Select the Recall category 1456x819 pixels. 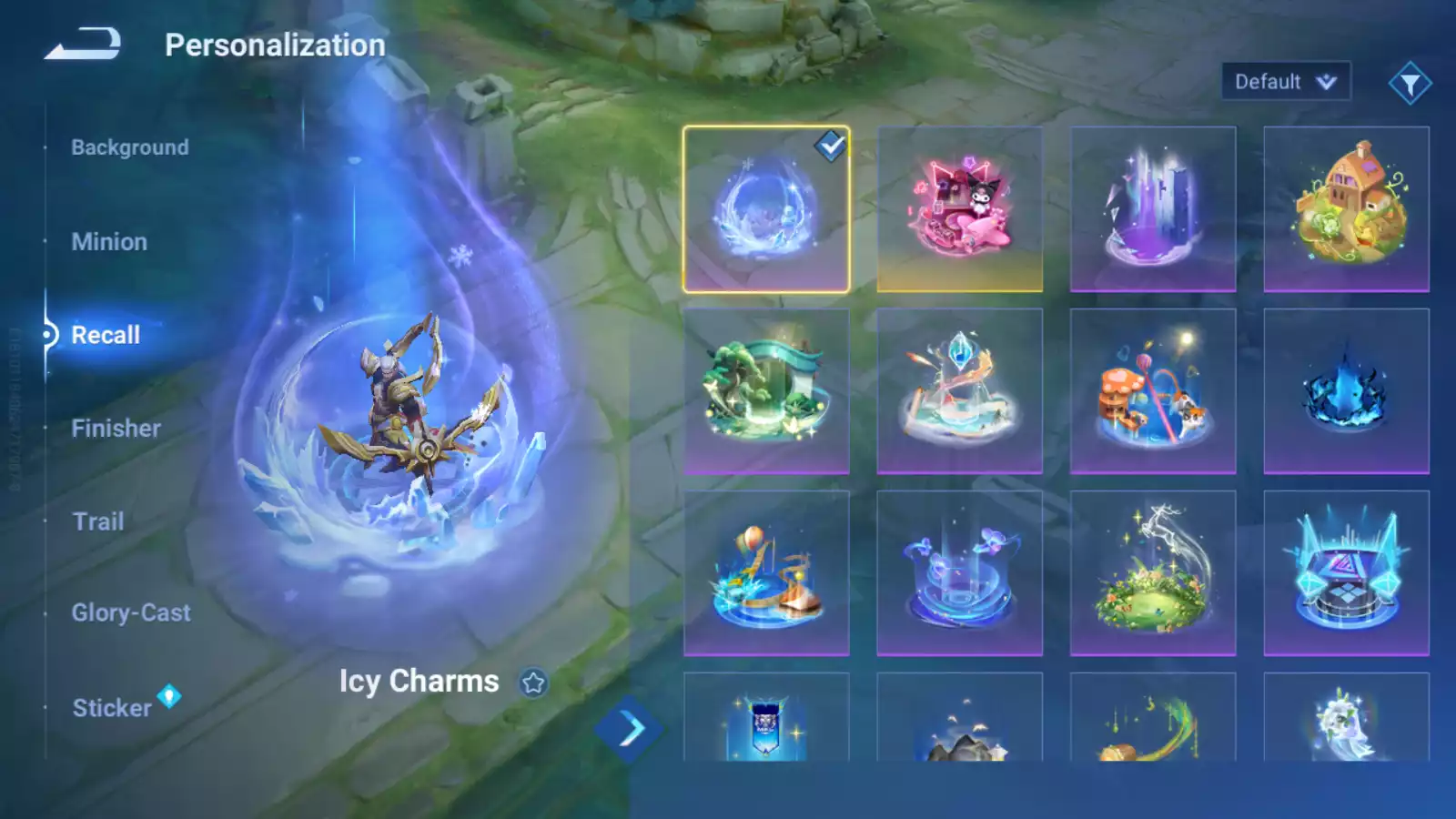click(106, 335)
